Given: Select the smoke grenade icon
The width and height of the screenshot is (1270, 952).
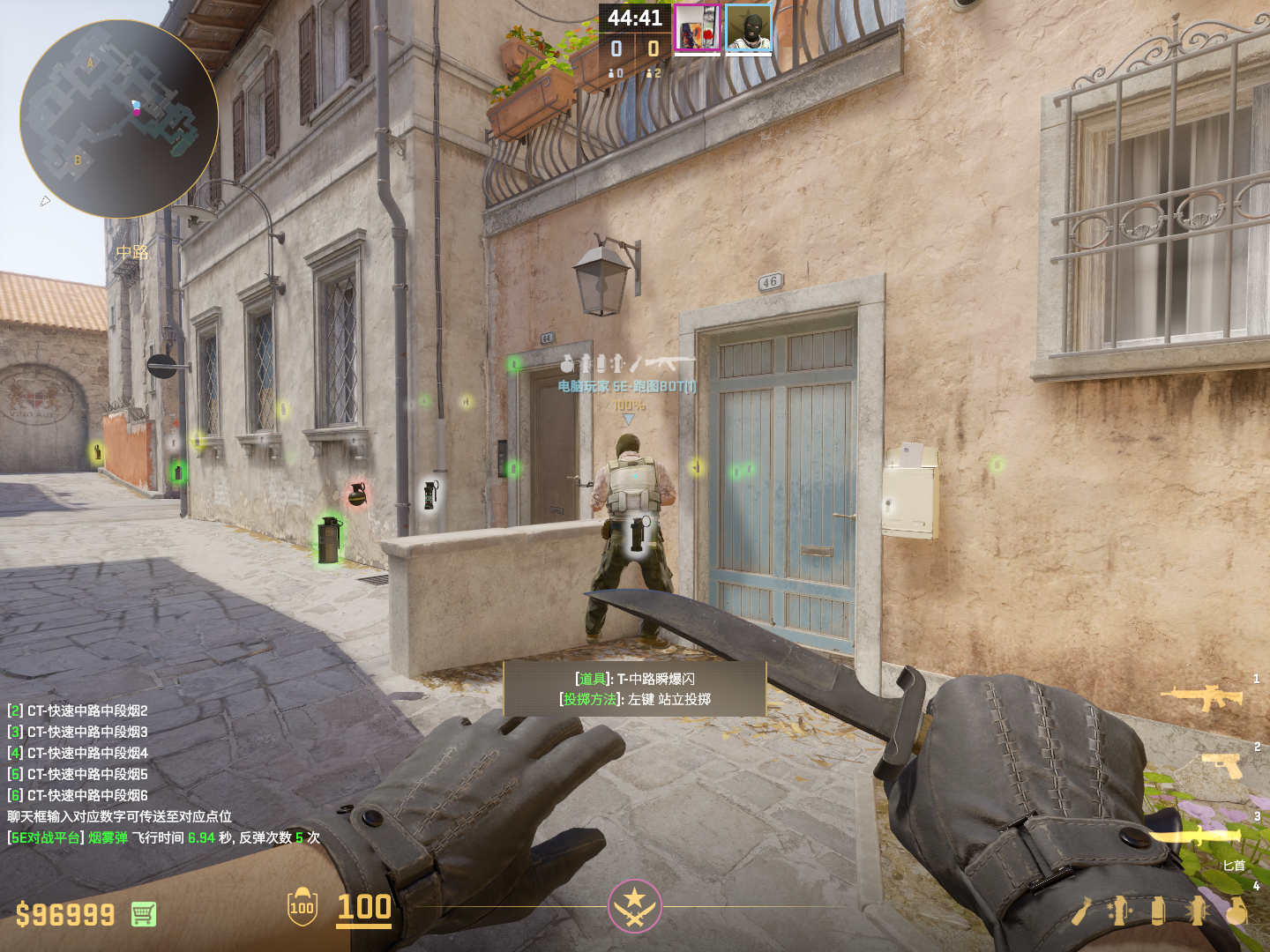Looking at the screenshot, I should (1158, 911).
